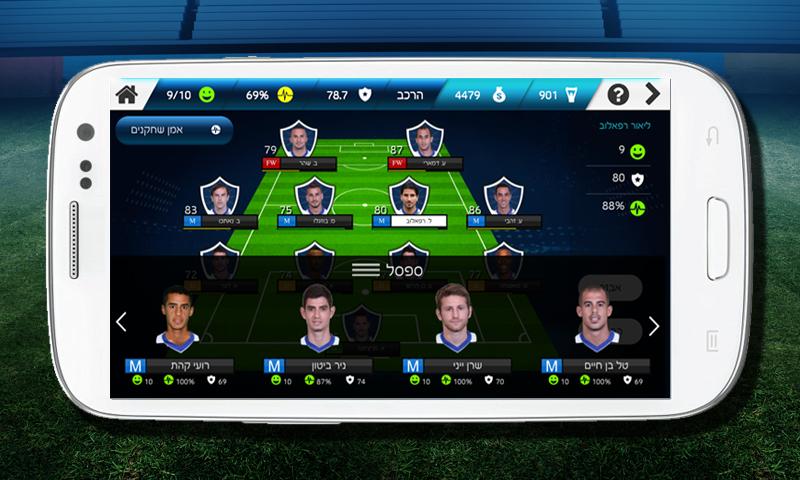Open the 901 trophy points counter

pyautogui.click(x=556, y=96)
